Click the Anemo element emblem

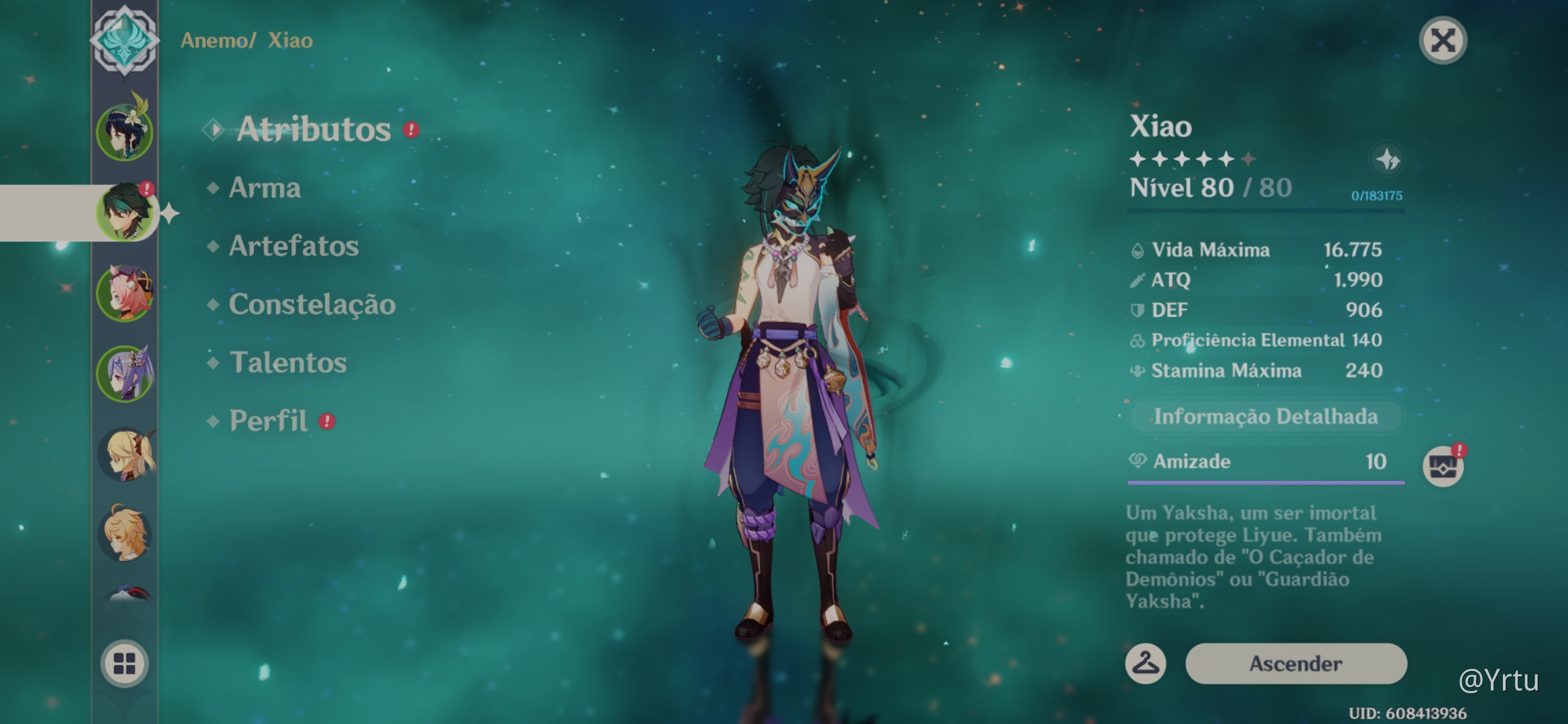click(x=125, y=39)
